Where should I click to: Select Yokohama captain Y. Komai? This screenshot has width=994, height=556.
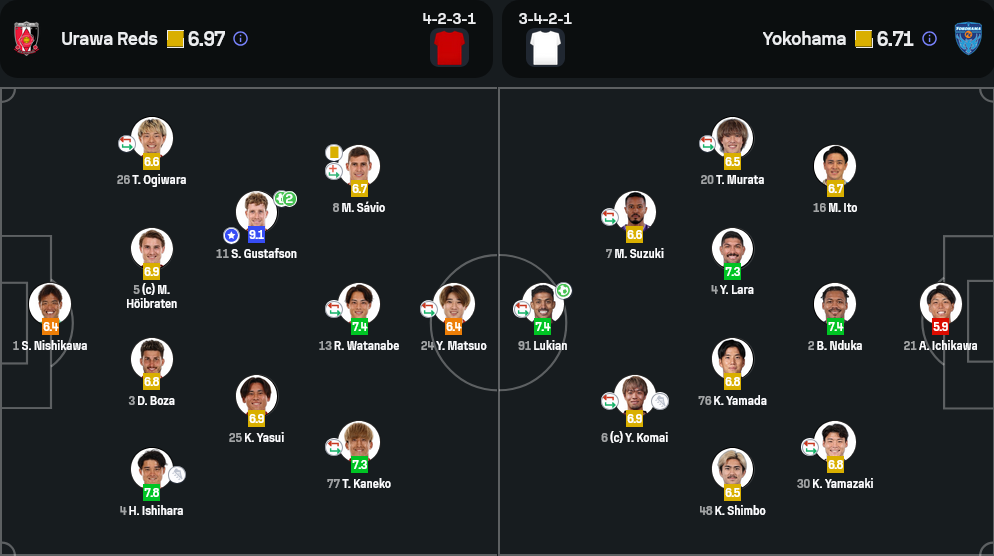point(635,396)
